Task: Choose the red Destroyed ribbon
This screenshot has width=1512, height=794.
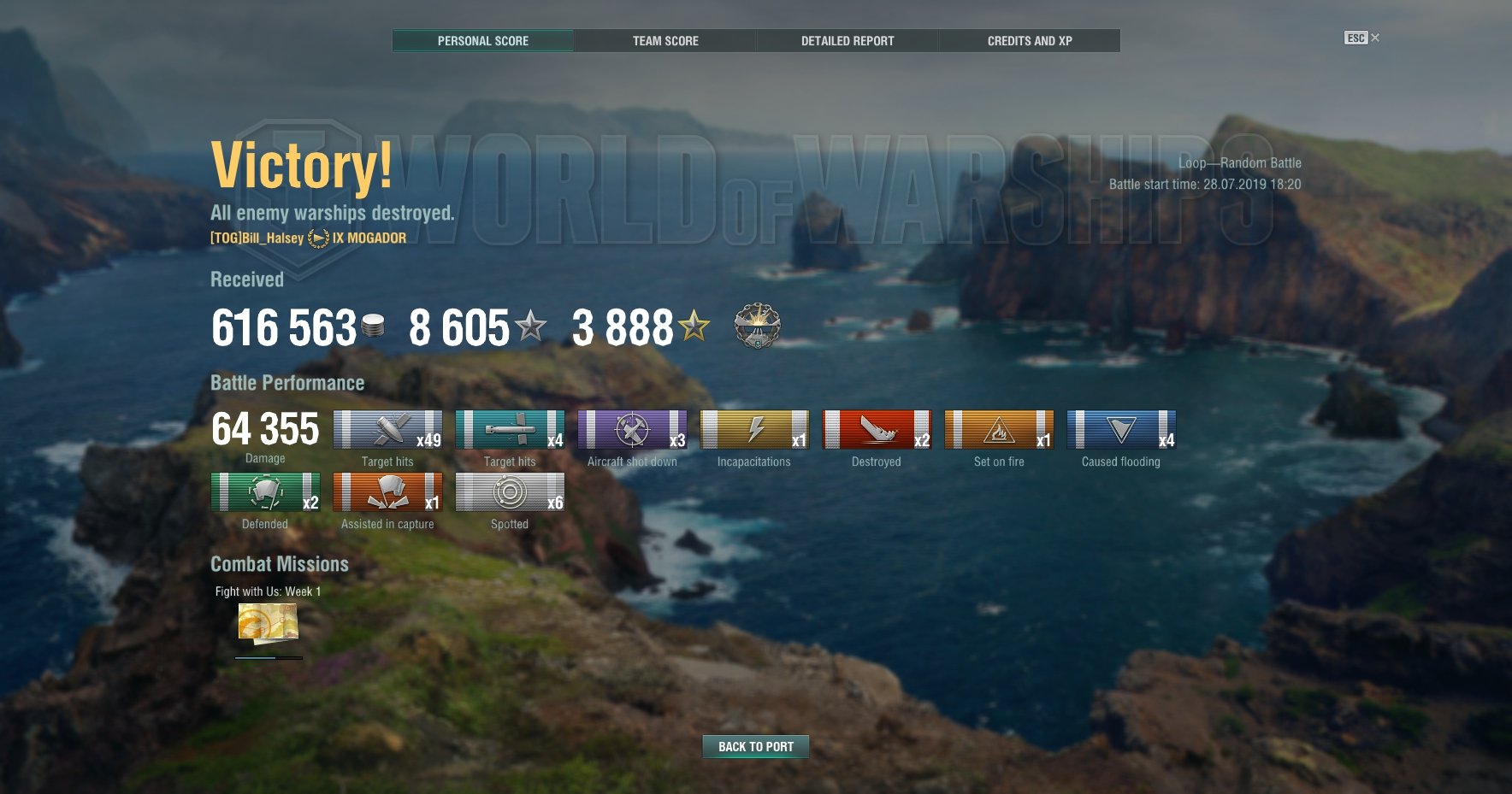Action: point(877,430)
